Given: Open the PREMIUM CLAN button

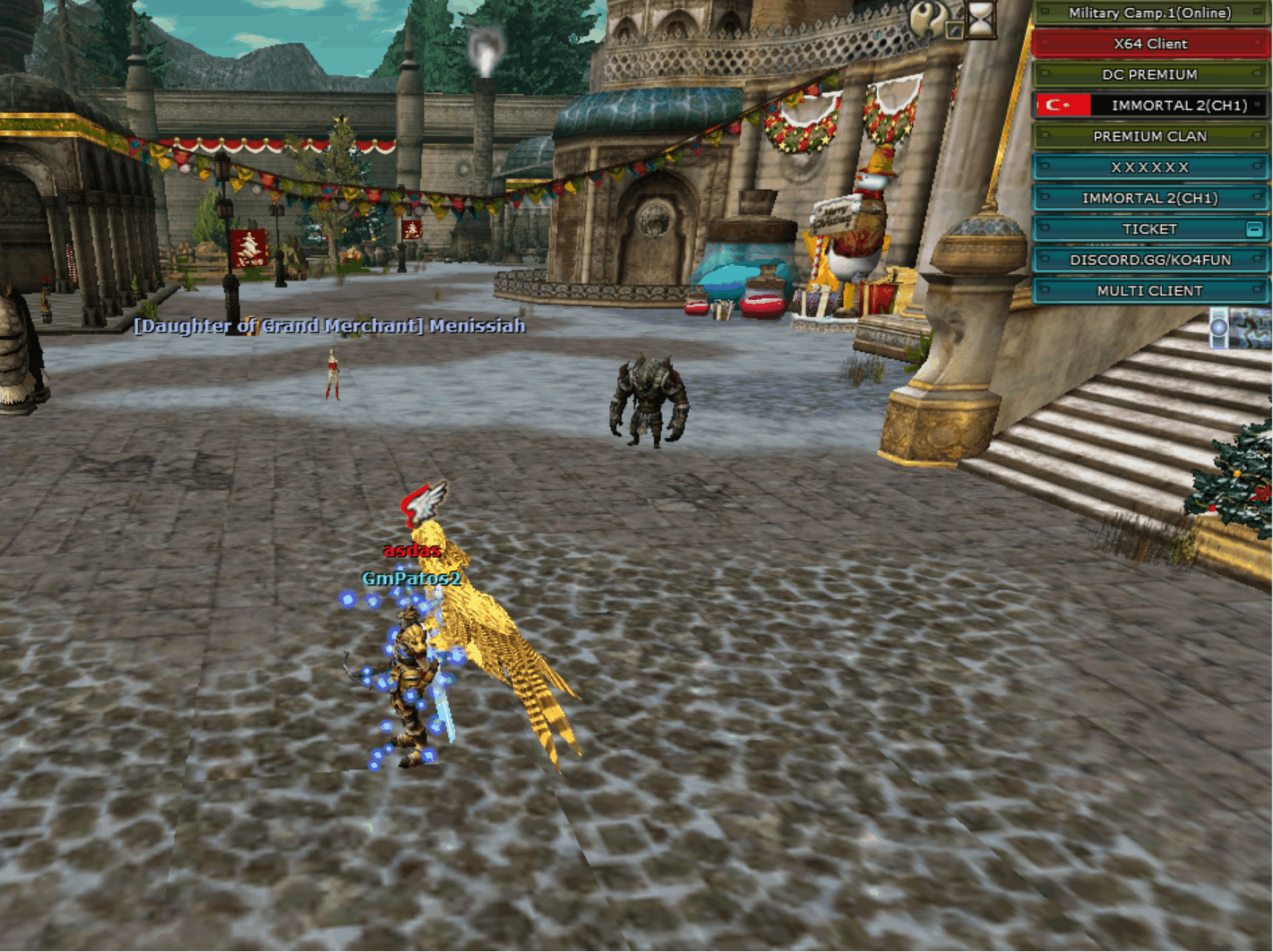Looking at the screenshot, I should pyautogui.click(x=1149, y=136).
